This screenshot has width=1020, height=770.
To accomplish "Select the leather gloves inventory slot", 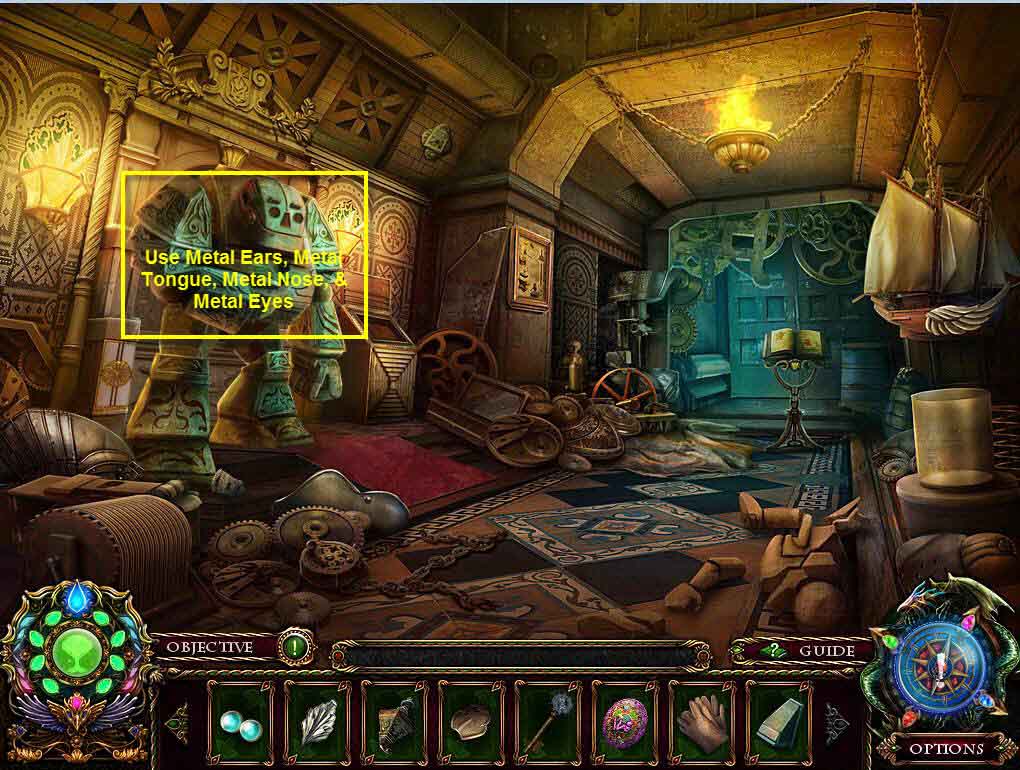I will coord(702,718).
